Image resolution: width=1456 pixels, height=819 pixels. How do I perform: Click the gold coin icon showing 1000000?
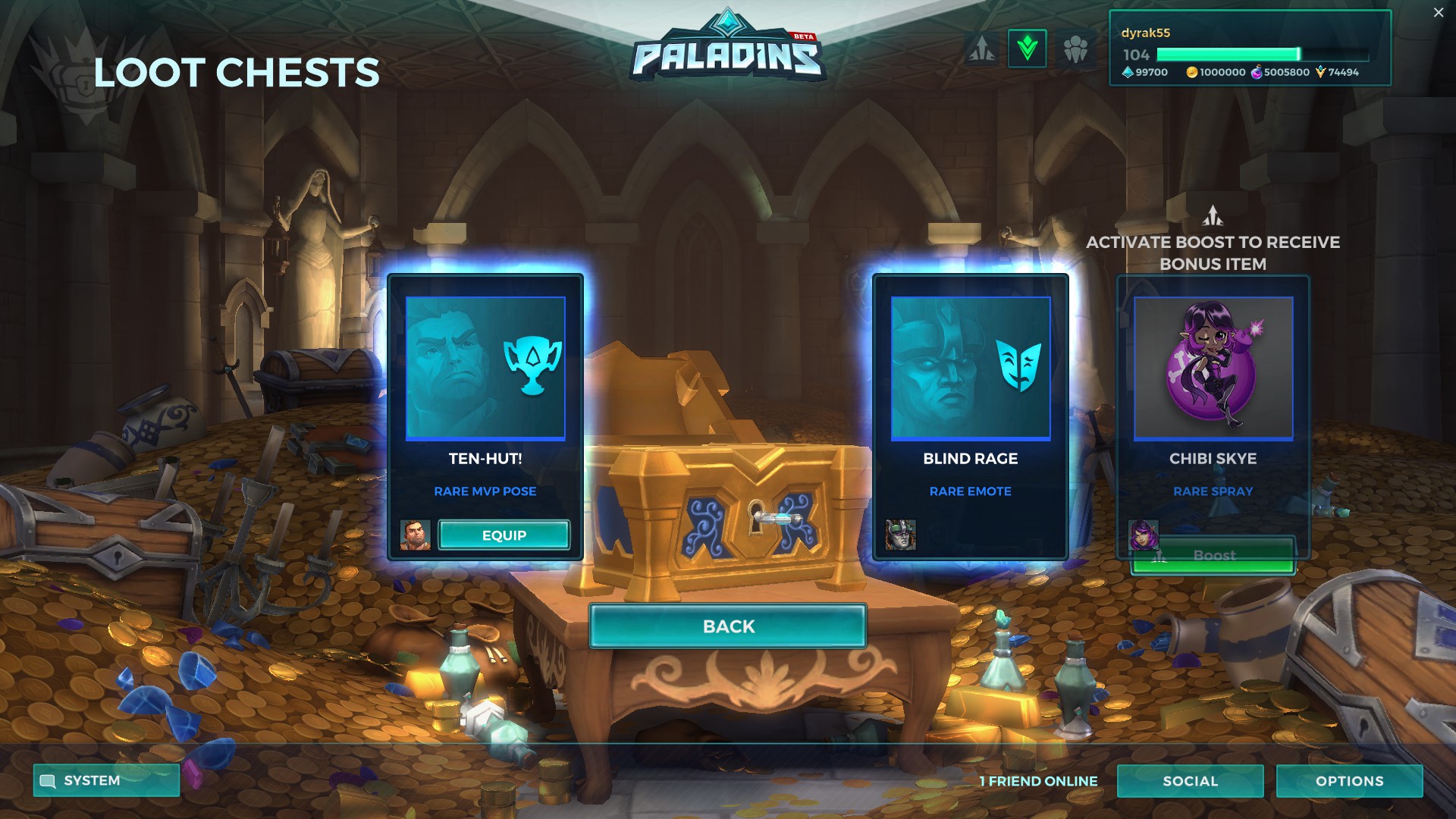click(1191, 74)
